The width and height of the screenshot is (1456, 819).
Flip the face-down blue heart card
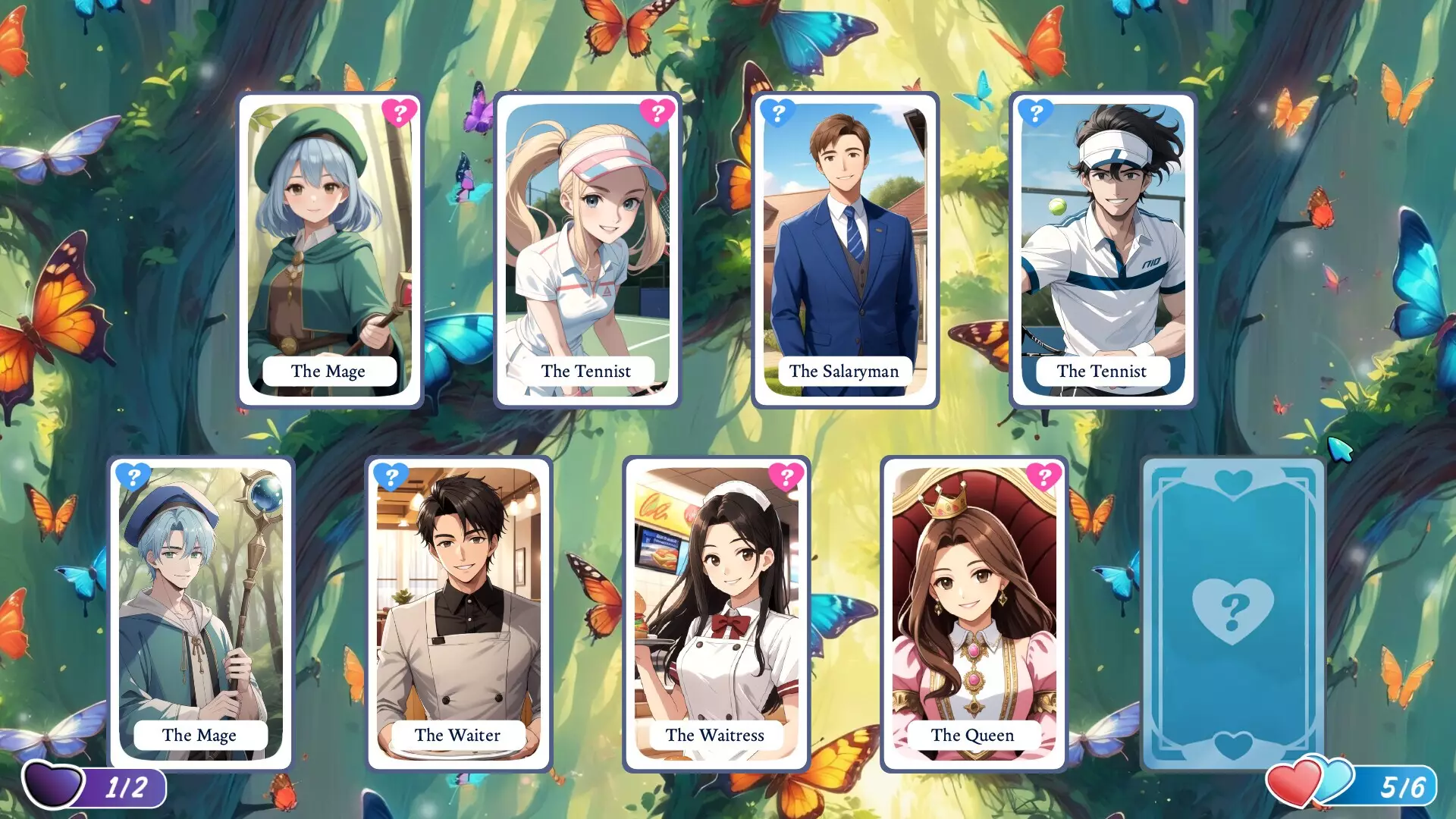point(1233,614)
